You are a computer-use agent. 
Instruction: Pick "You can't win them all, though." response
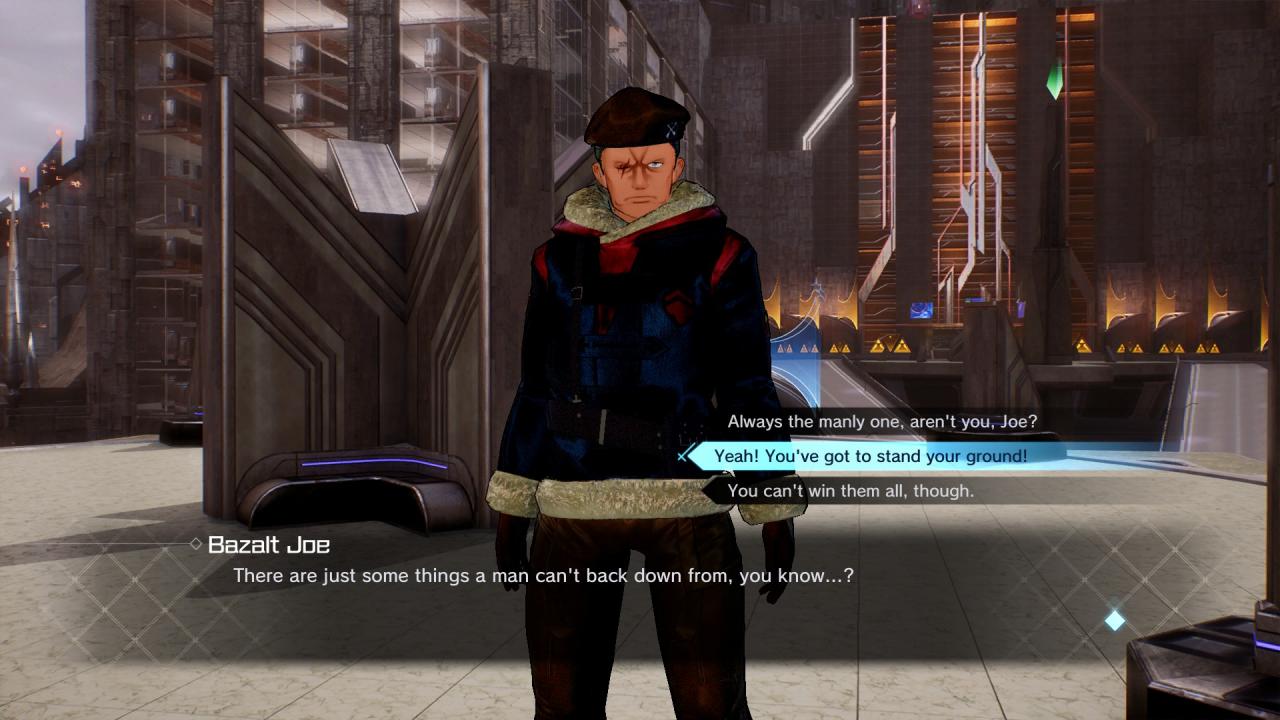[850, 491]
